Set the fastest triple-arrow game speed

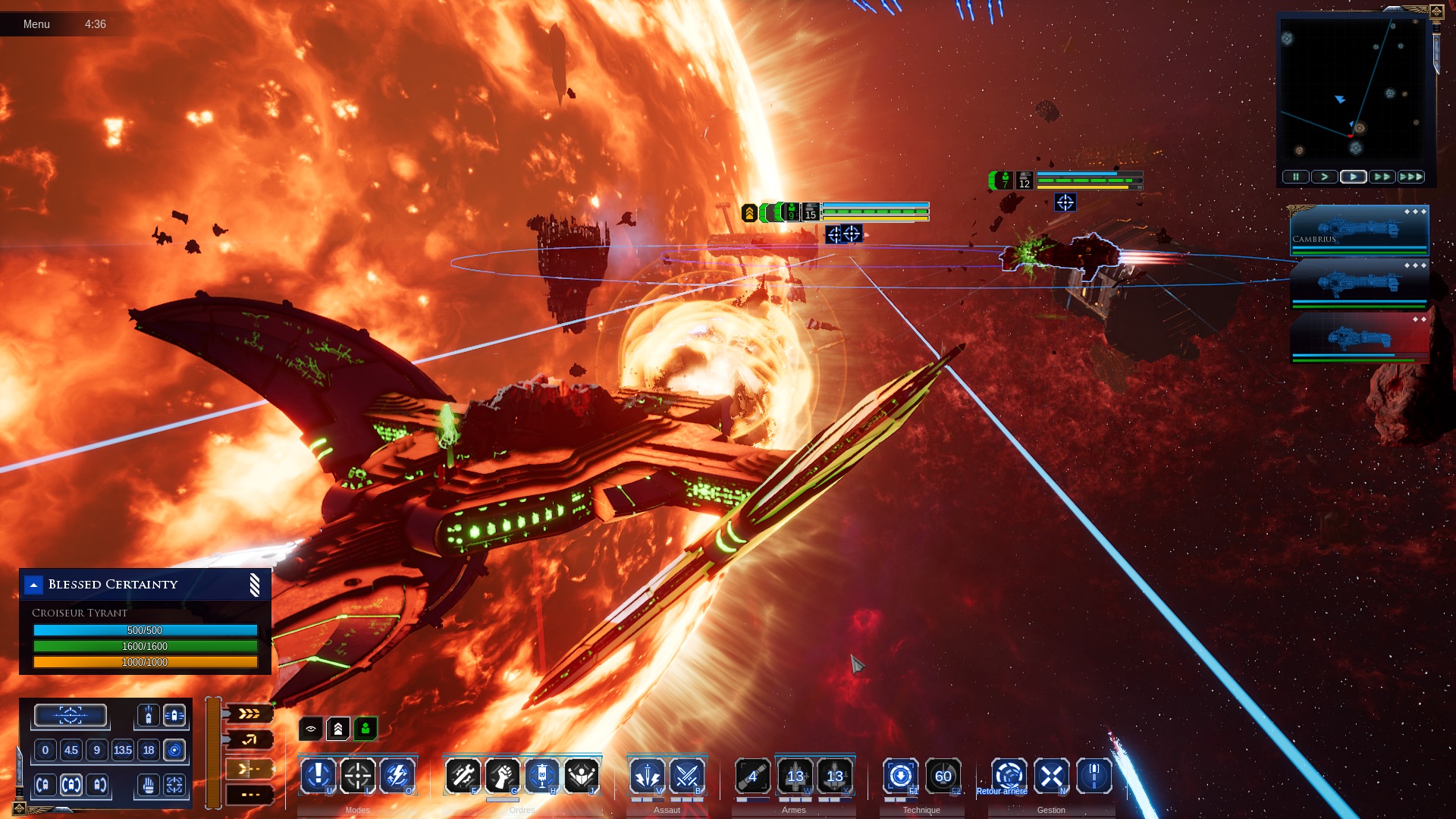[x=1410, y=177]
